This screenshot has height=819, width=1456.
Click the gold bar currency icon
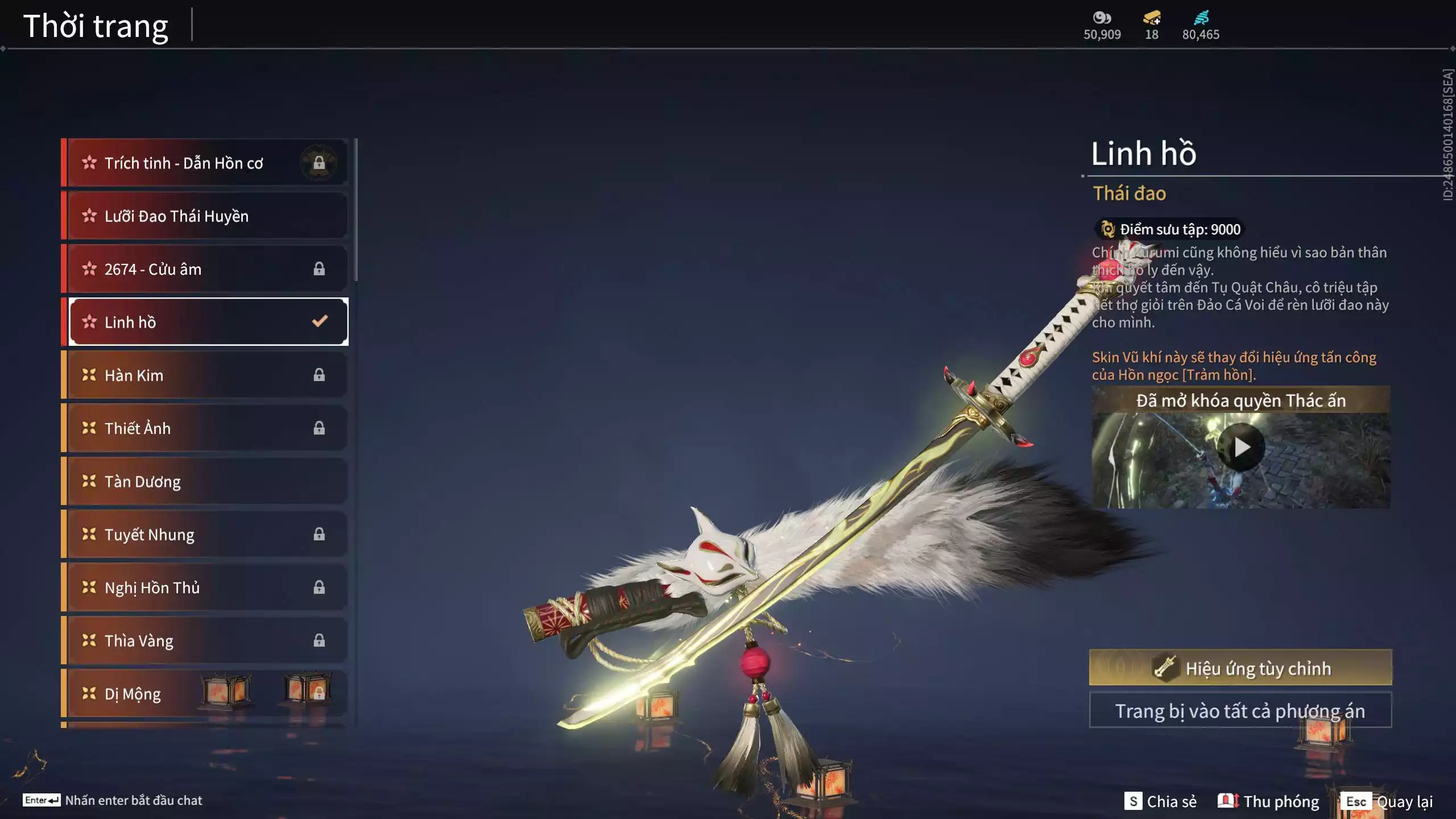1152,19
